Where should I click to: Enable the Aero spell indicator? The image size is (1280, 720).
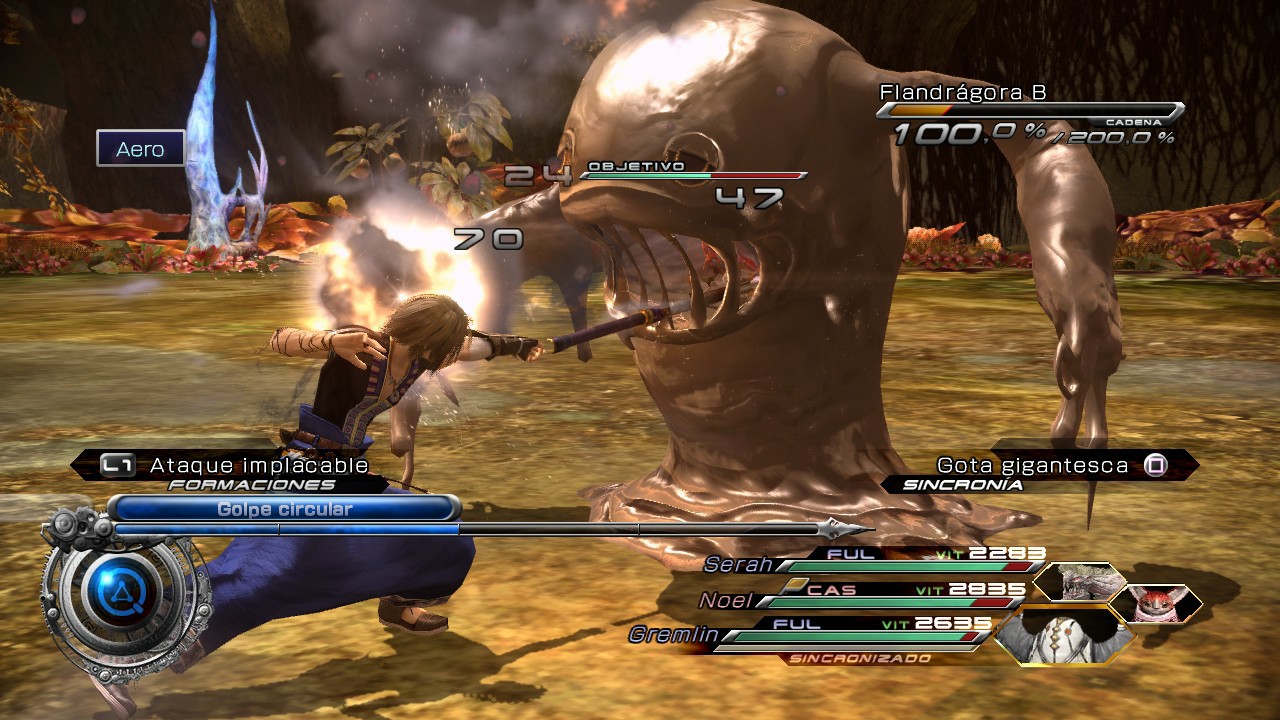point(140,150)
